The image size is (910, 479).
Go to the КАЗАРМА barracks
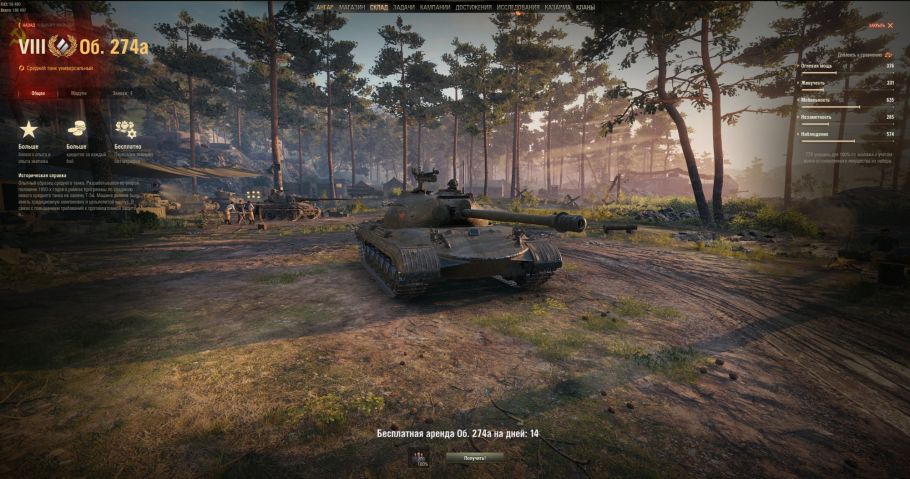(x=558, y=7)
